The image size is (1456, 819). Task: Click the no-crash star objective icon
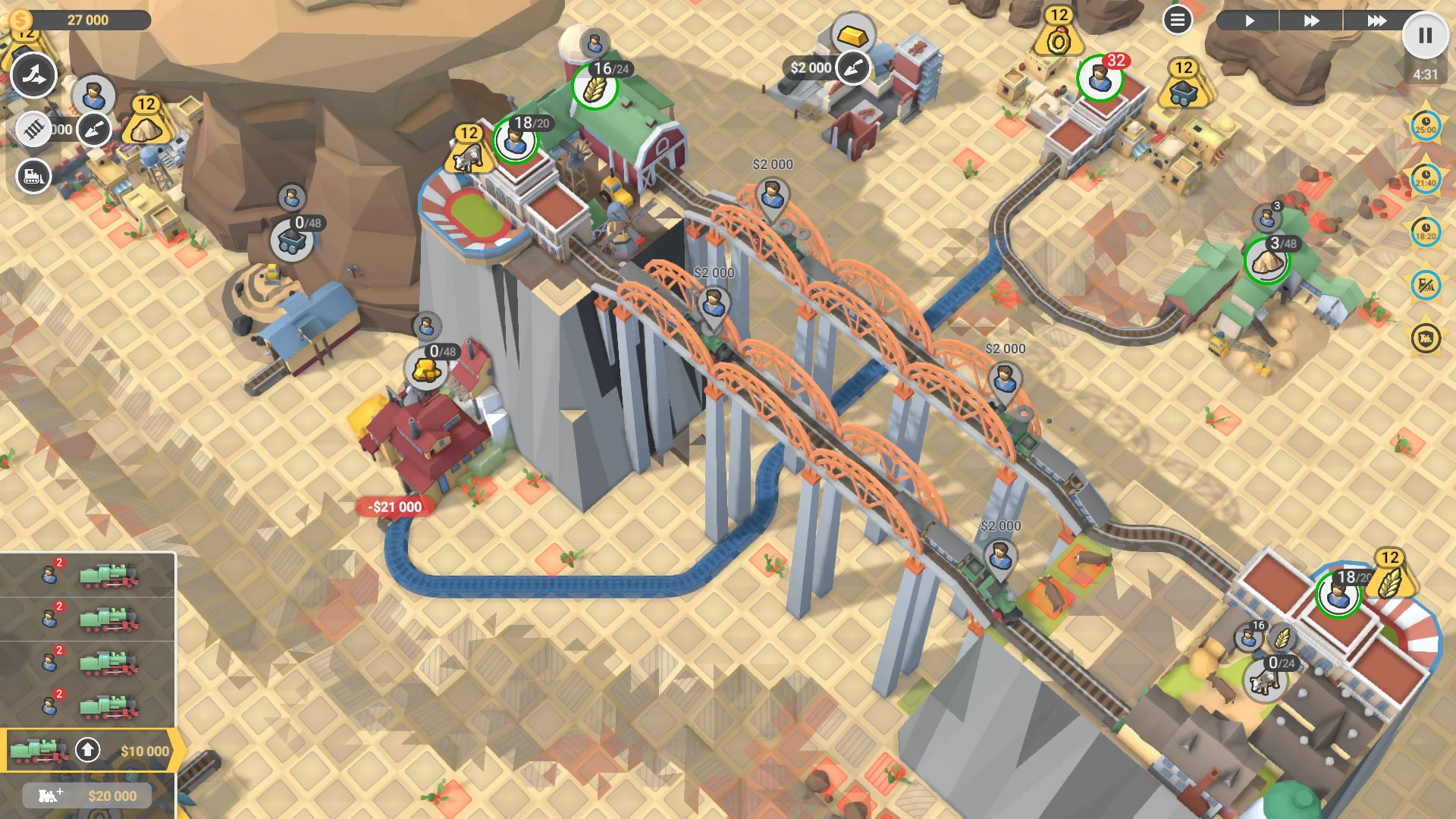[x=1424, y=286]
